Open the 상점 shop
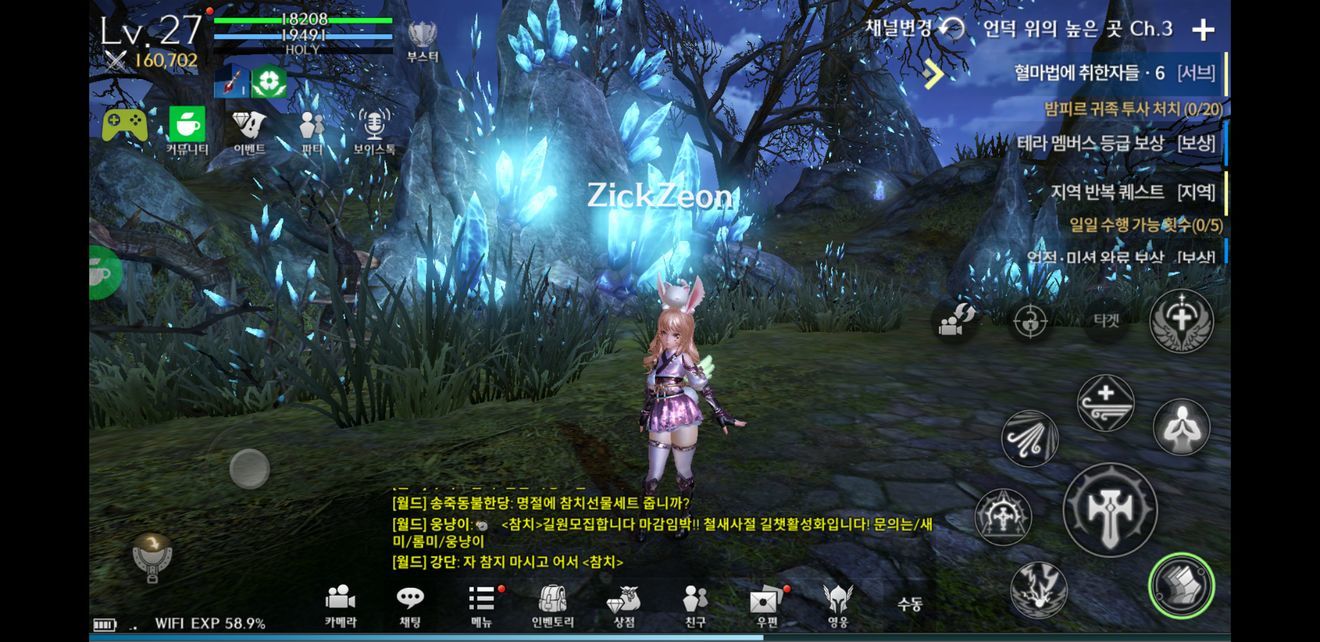 tap(624, 604)
